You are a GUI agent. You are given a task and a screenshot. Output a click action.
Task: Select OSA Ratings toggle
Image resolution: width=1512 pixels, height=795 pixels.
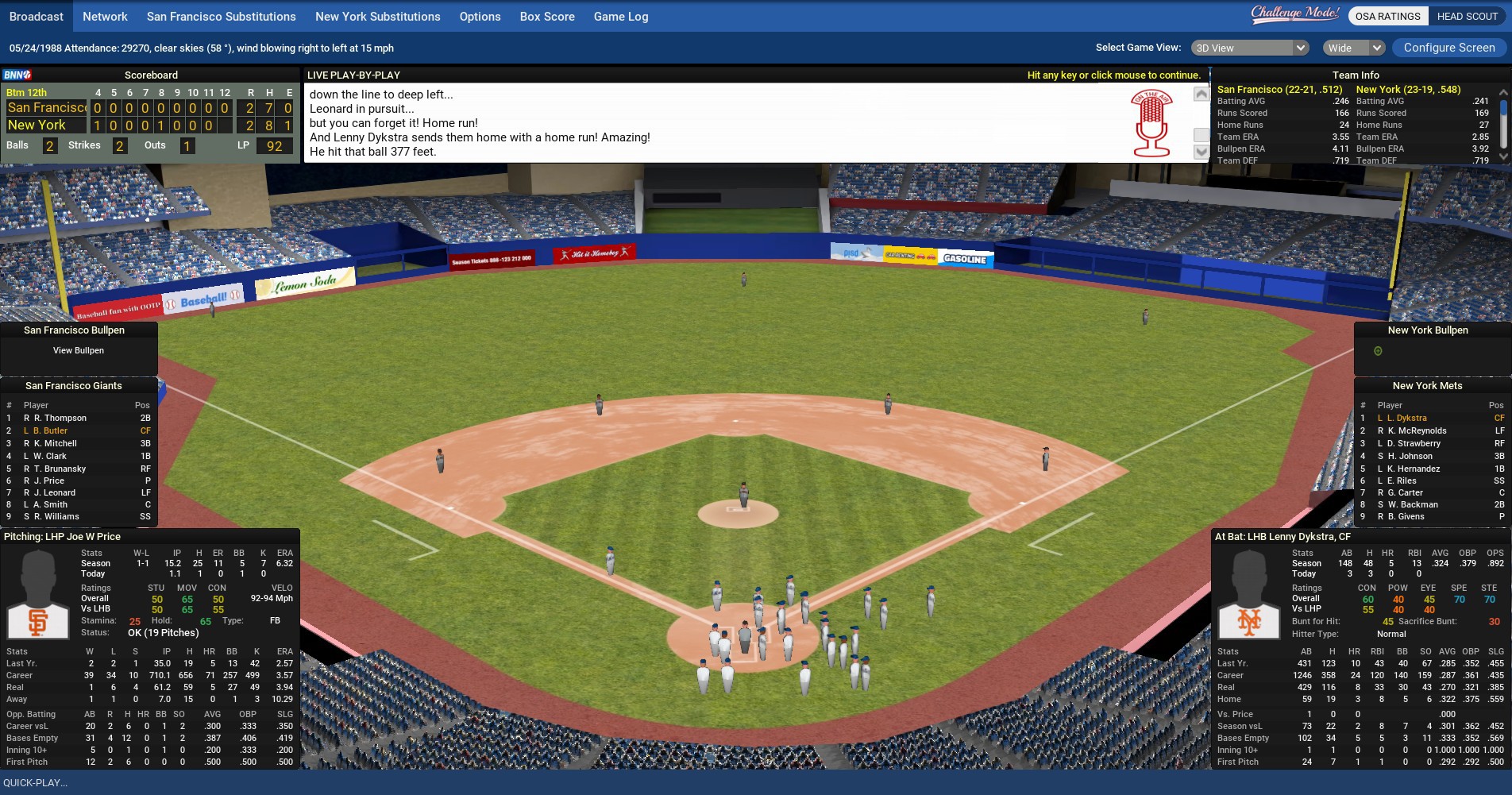coord(1387,16)
